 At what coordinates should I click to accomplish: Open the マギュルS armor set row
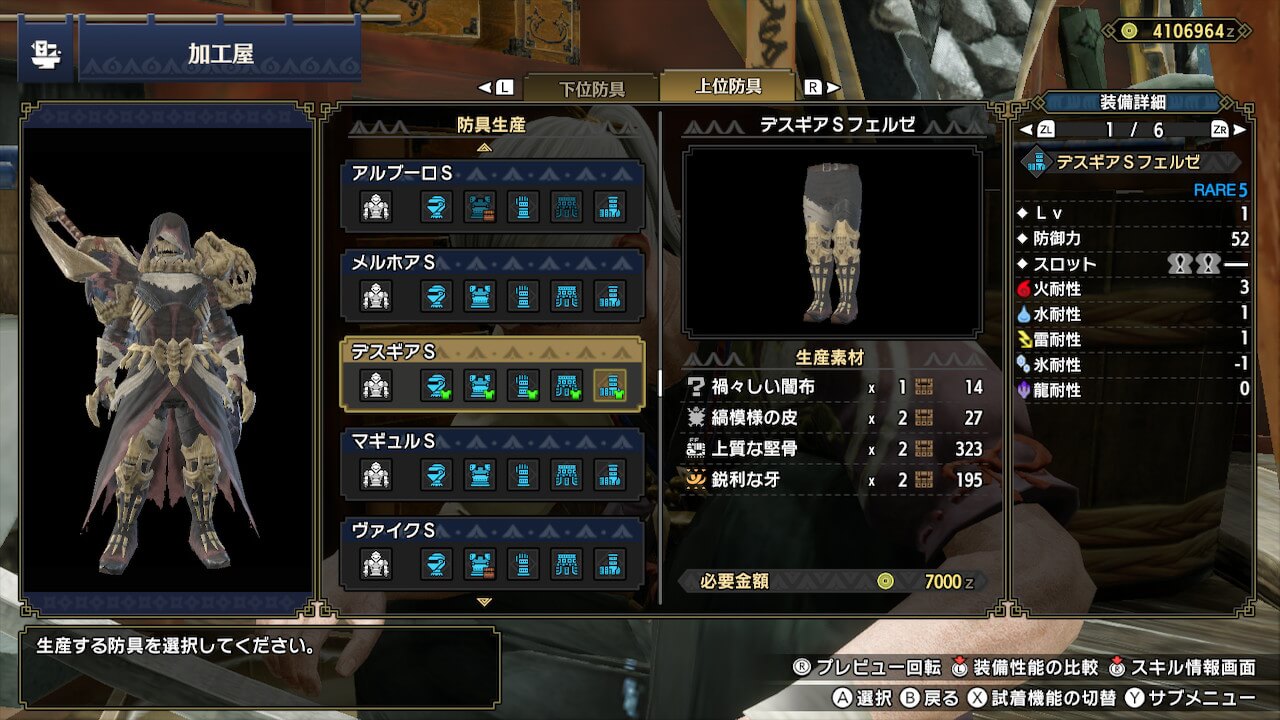click(x=492, y=463)
